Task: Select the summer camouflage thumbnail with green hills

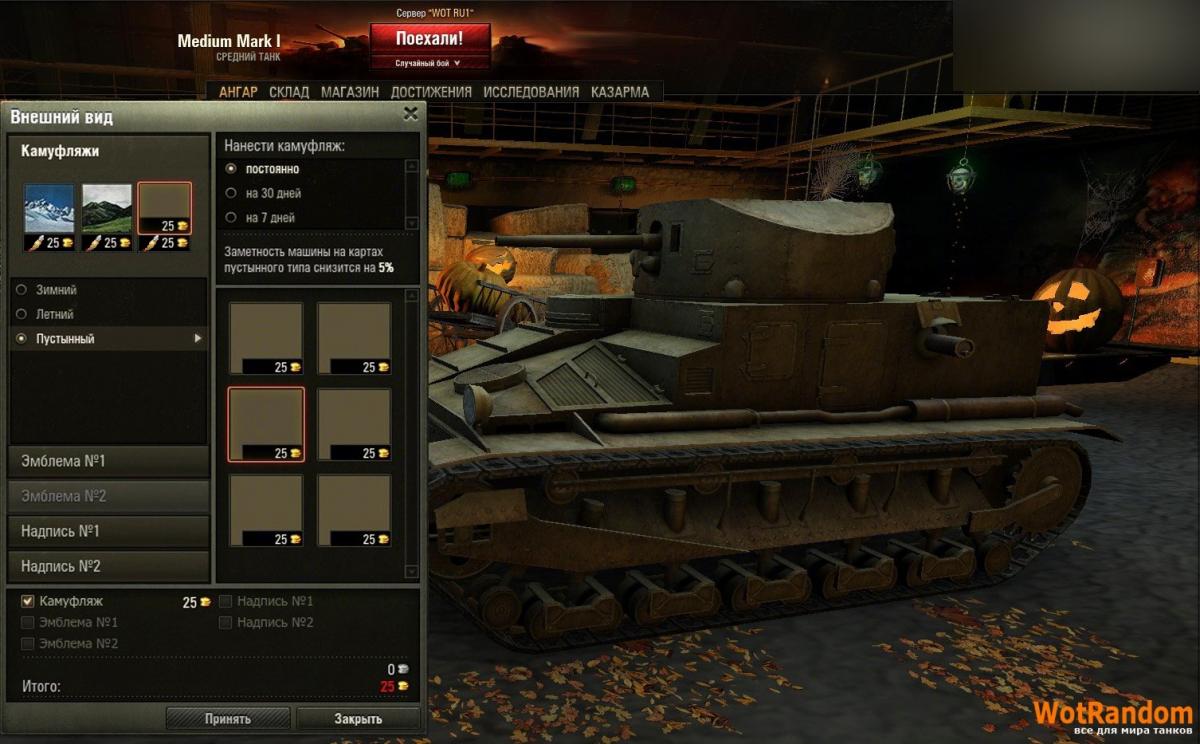Action: coord(106,209)
